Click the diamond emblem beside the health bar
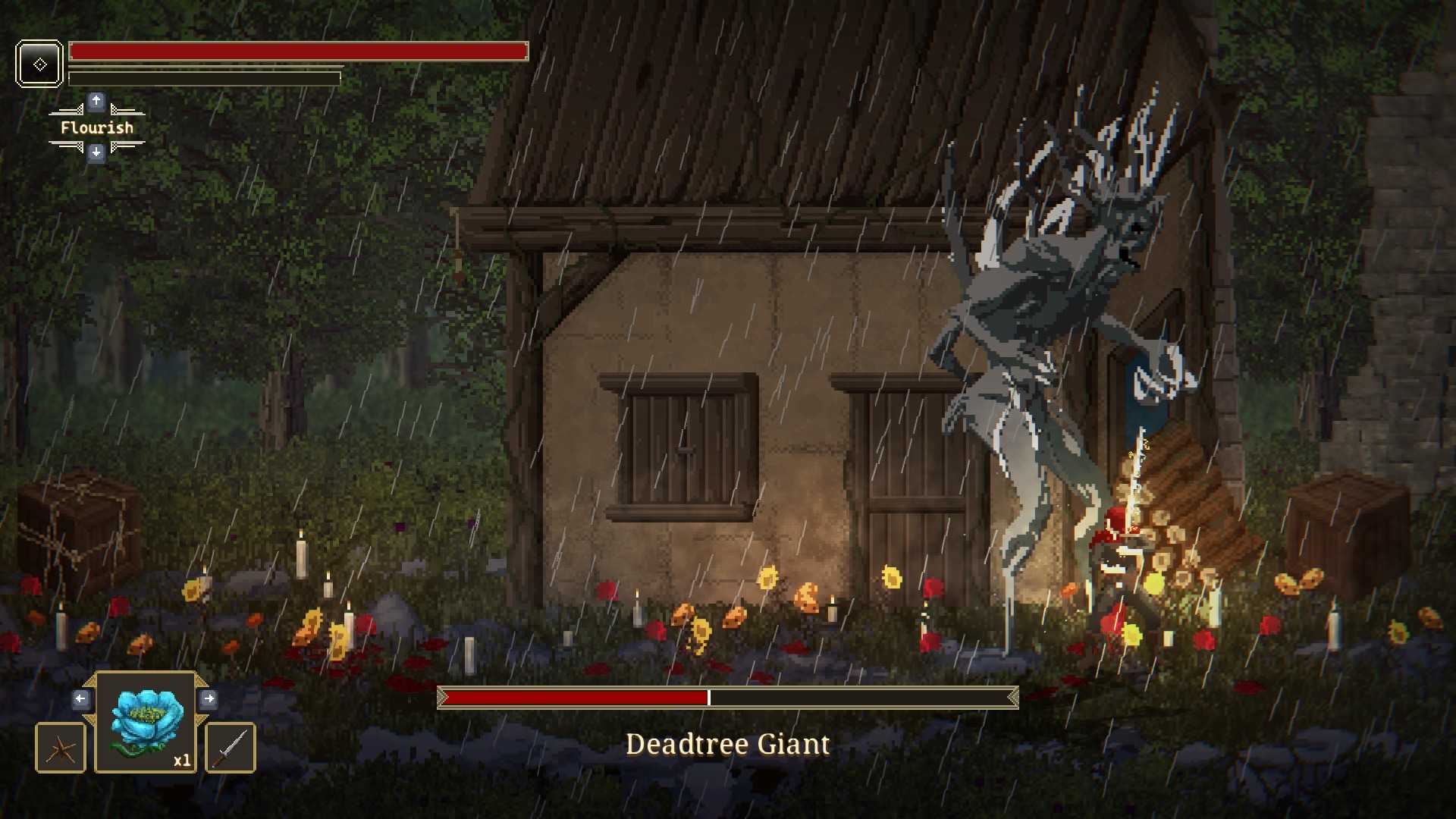 39,64
